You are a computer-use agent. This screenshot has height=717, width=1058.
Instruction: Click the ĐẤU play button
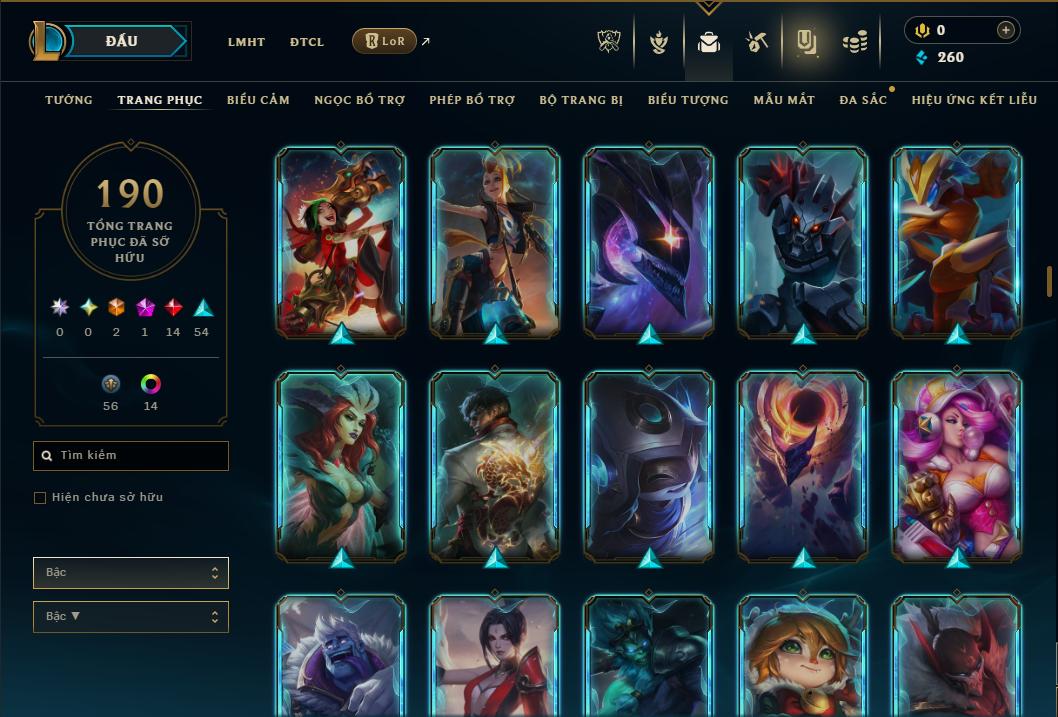coord(122,41)
